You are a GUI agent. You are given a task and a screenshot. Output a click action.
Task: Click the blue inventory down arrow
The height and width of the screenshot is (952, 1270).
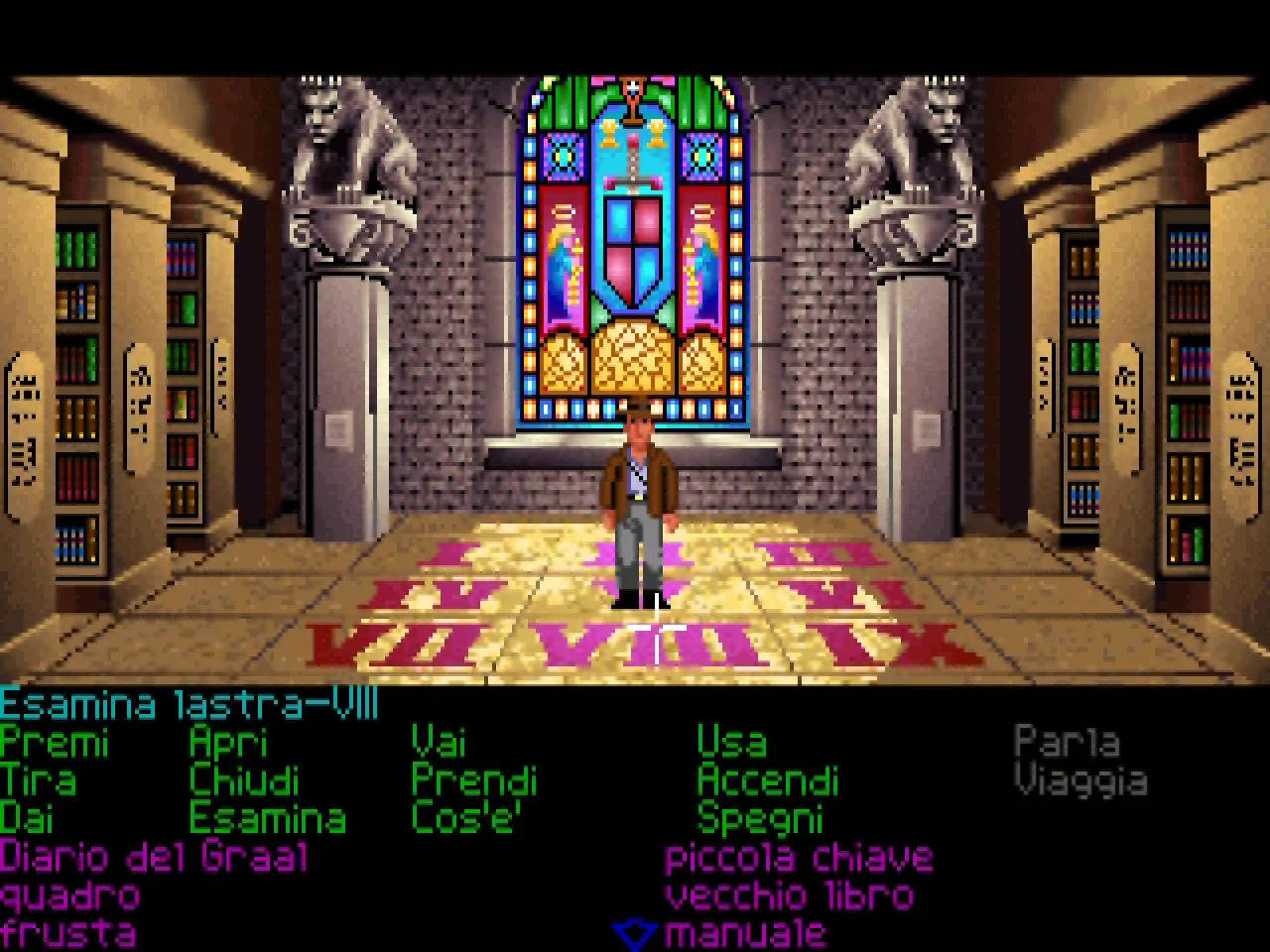coord(634,934)
